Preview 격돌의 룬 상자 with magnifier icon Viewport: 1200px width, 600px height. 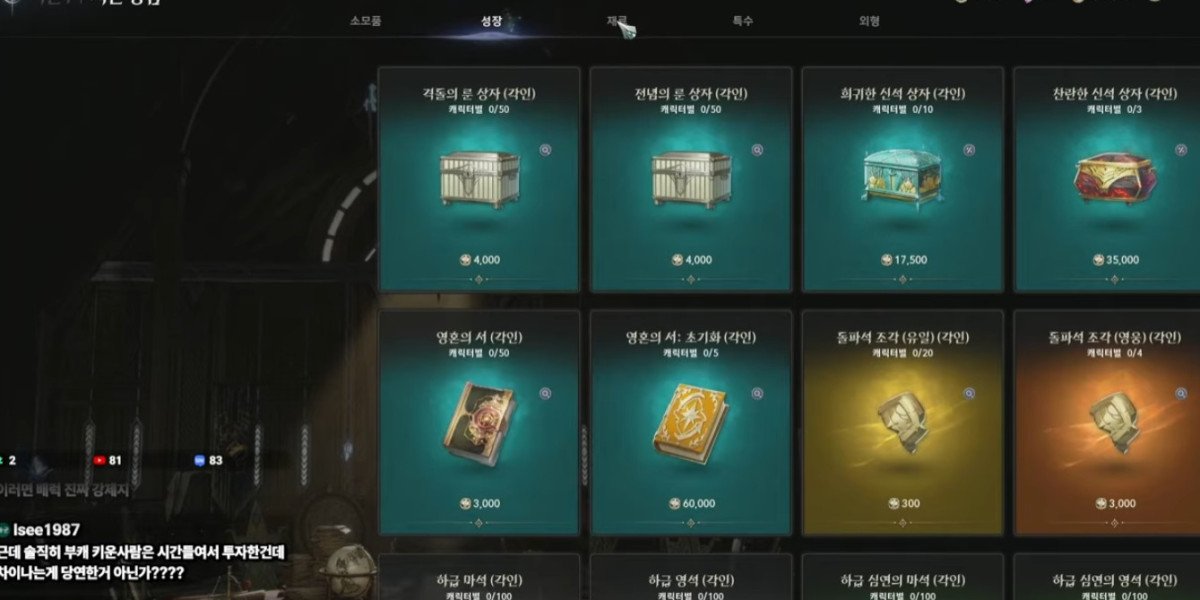pos(545,150)
